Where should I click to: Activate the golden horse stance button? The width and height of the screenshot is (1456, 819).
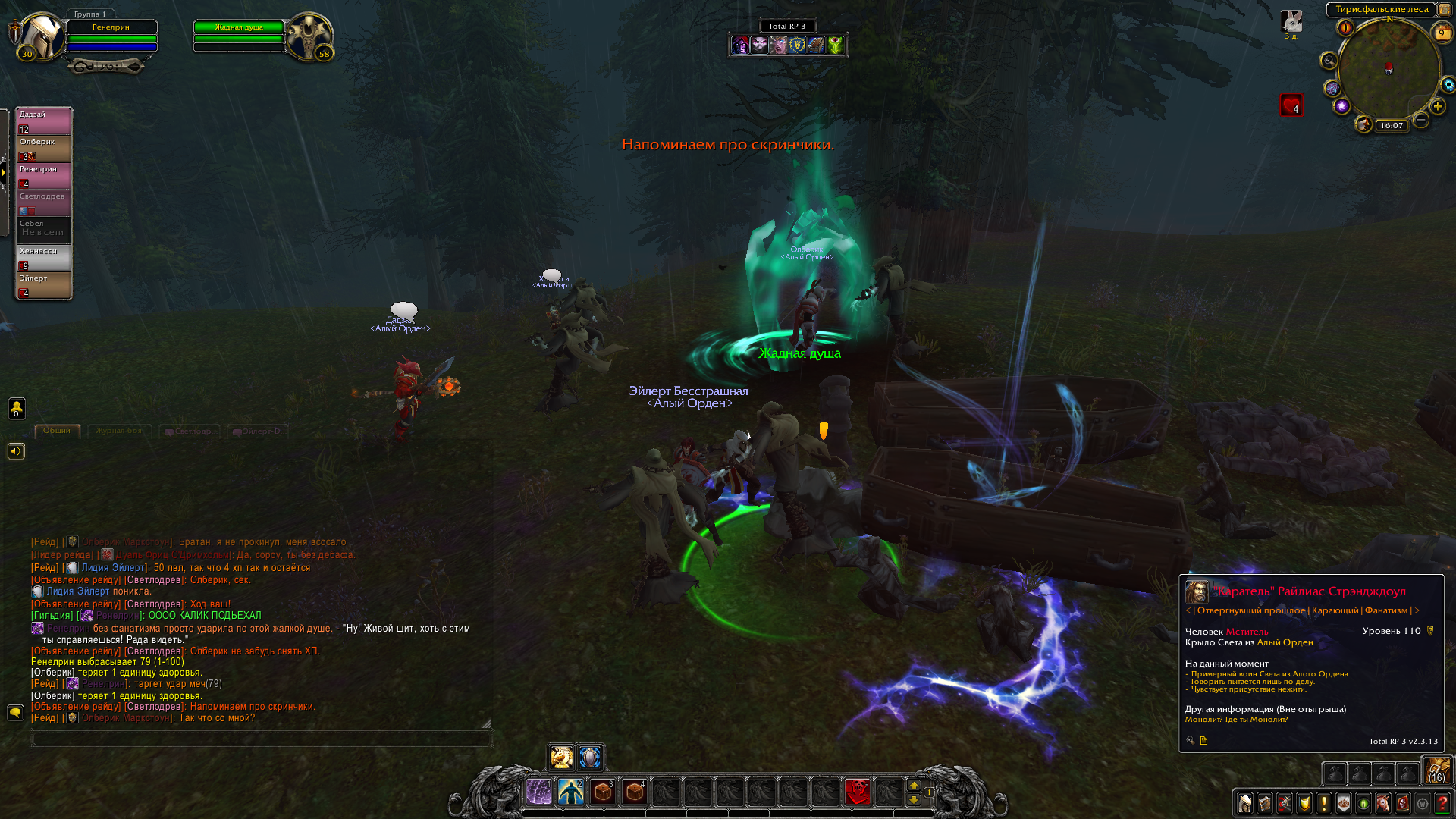[562, 757]
